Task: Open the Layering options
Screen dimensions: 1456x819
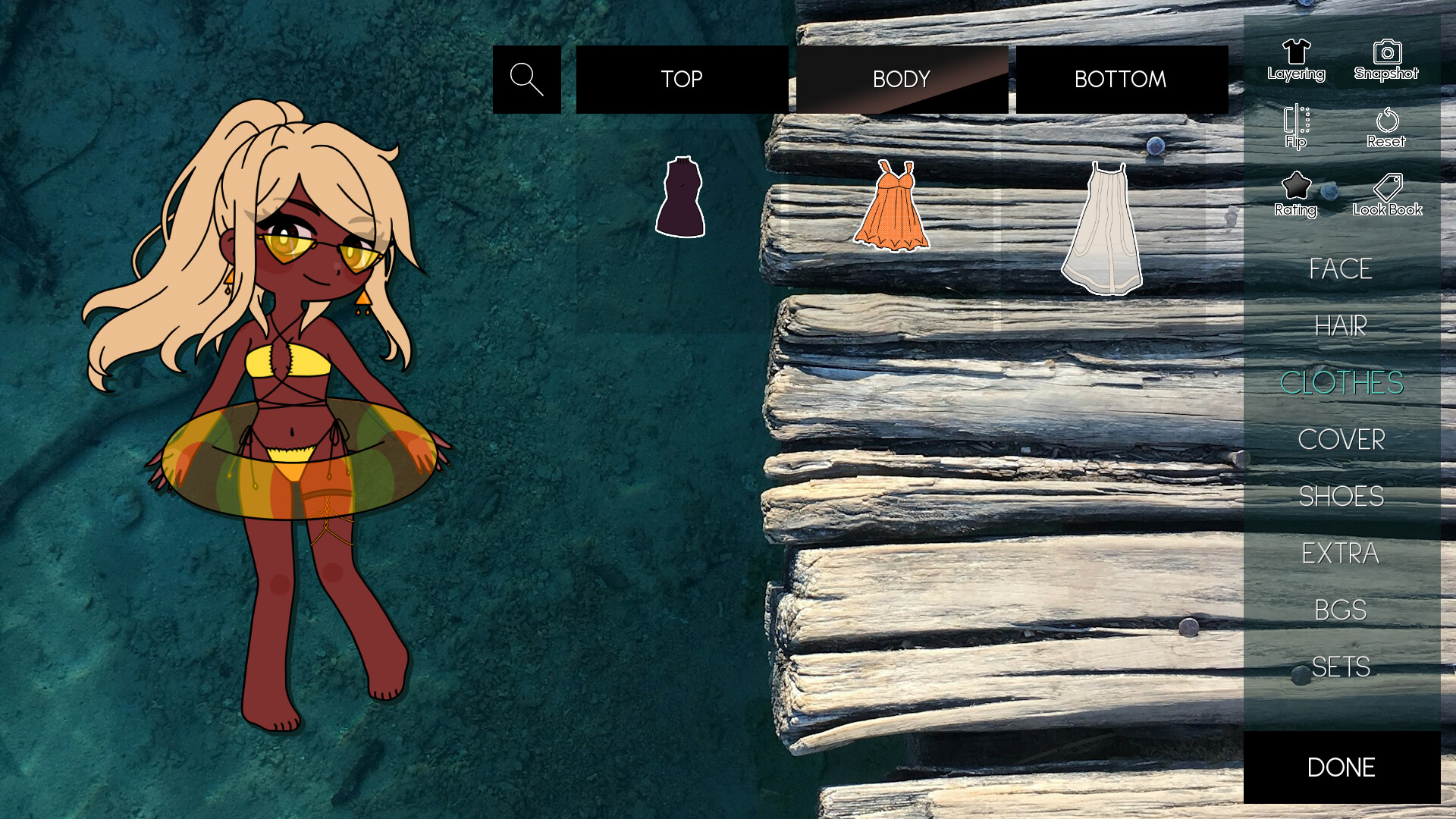Action: [1296, 61]
